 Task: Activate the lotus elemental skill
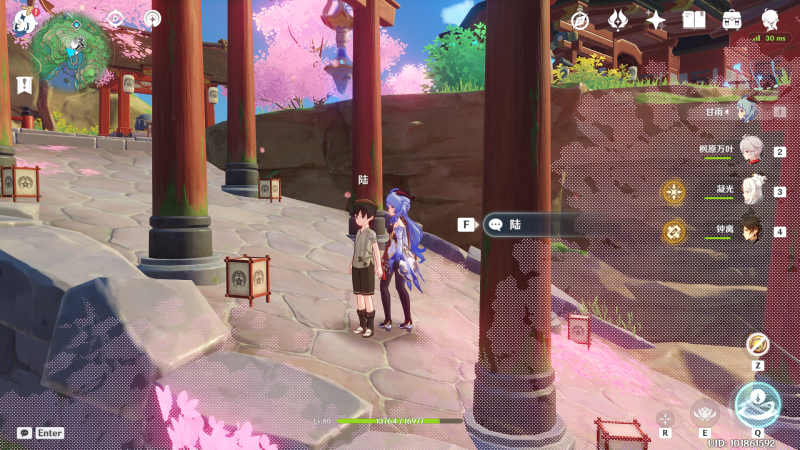(705, 412)
